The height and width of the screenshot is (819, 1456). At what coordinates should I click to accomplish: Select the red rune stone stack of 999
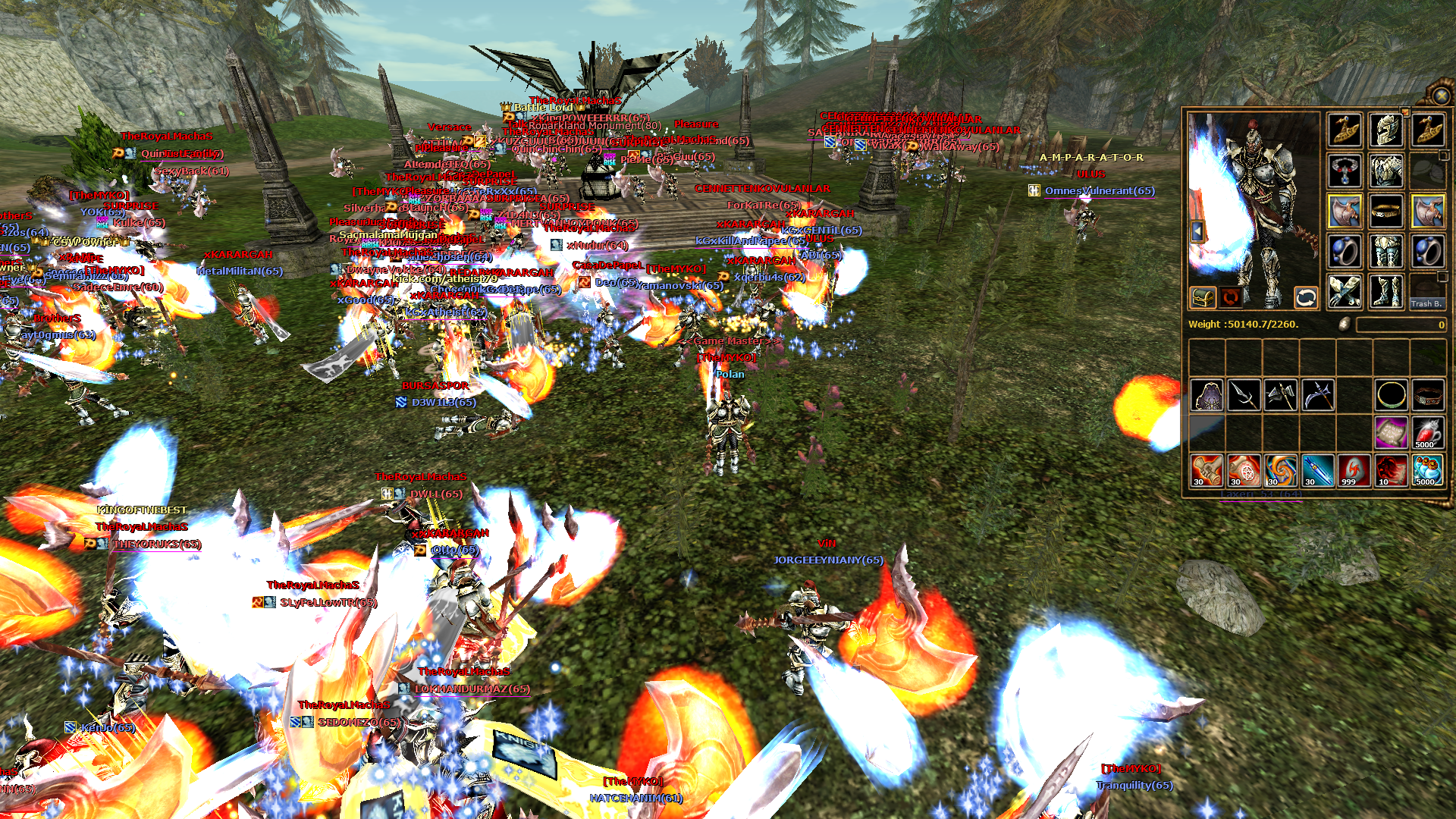(x=1354, y=470)
